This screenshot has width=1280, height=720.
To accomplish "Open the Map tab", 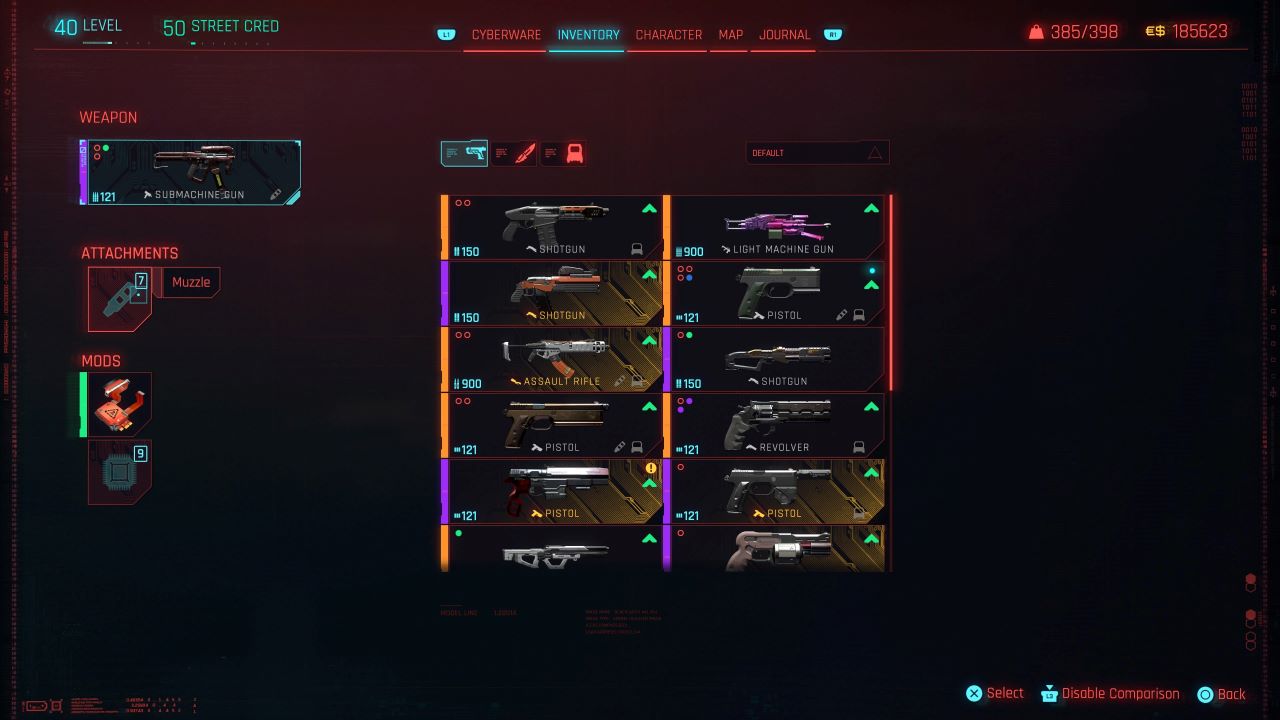I will tap(729, 34).
